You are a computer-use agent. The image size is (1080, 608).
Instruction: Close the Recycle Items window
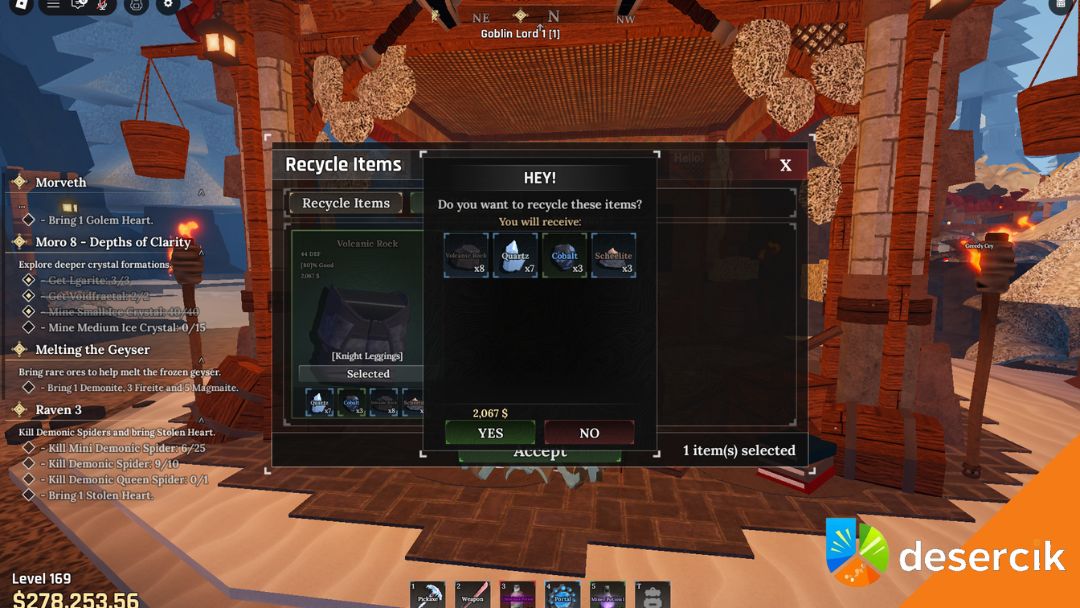click(x=786, y=165)
